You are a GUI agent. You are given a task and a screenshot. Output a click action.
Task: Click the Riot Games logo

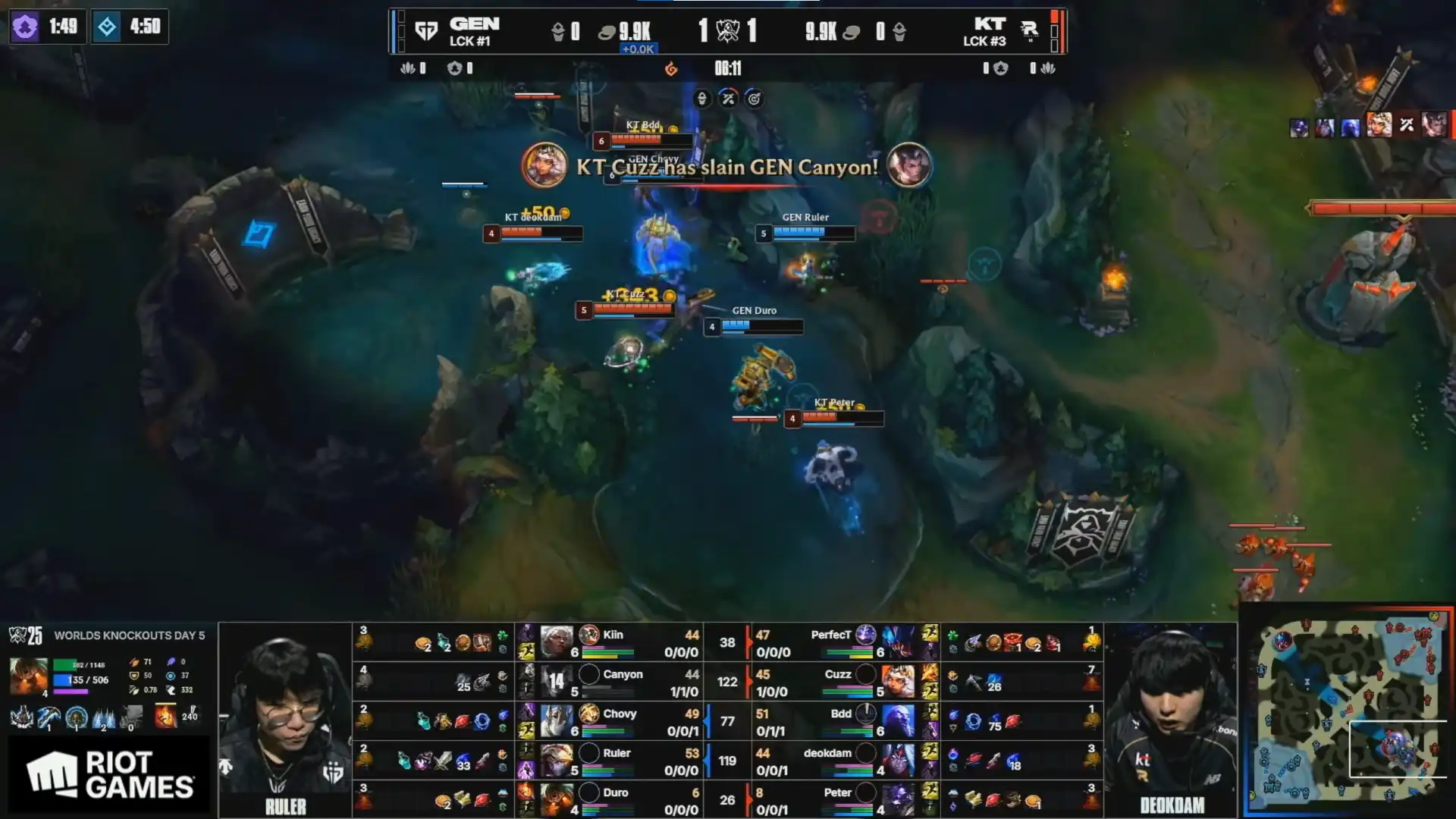(110, 775)
